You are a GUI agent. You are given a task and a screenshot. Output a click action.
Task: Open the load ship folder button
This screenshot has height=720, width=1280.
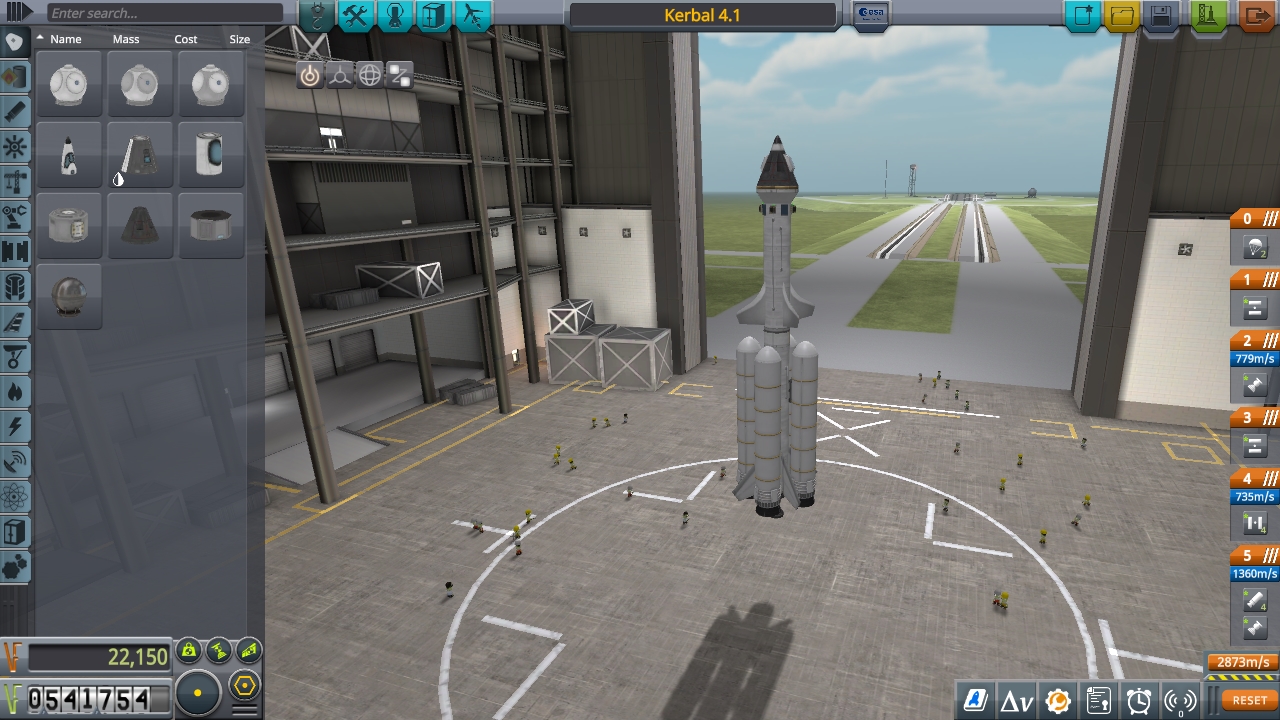[x=1123, y=15]
